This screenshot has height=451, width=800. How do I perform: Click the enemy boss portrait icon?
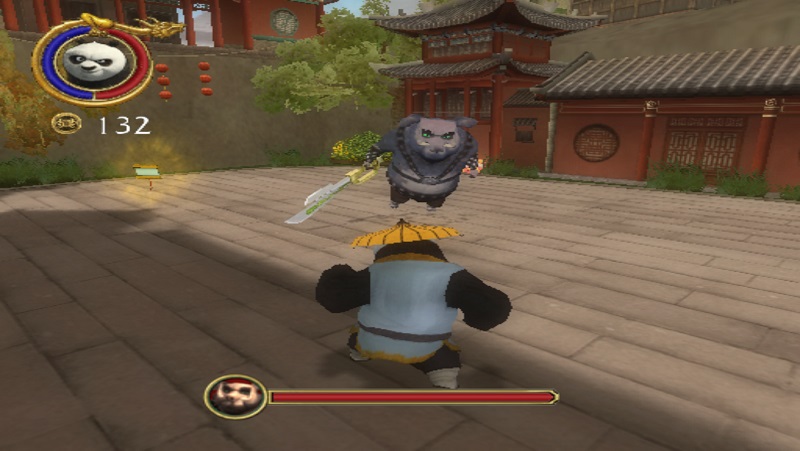pyautogui.click(x=235, y=397)
